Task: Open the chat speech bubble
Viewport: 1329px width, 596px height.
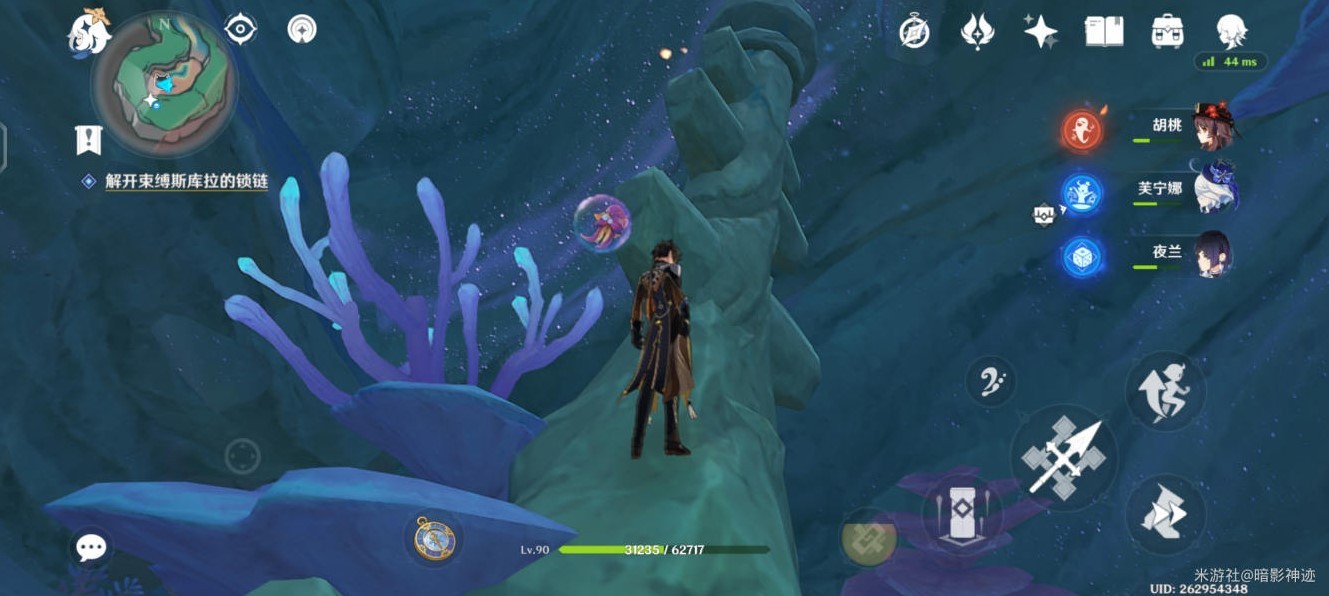Action: pos(91,547)
